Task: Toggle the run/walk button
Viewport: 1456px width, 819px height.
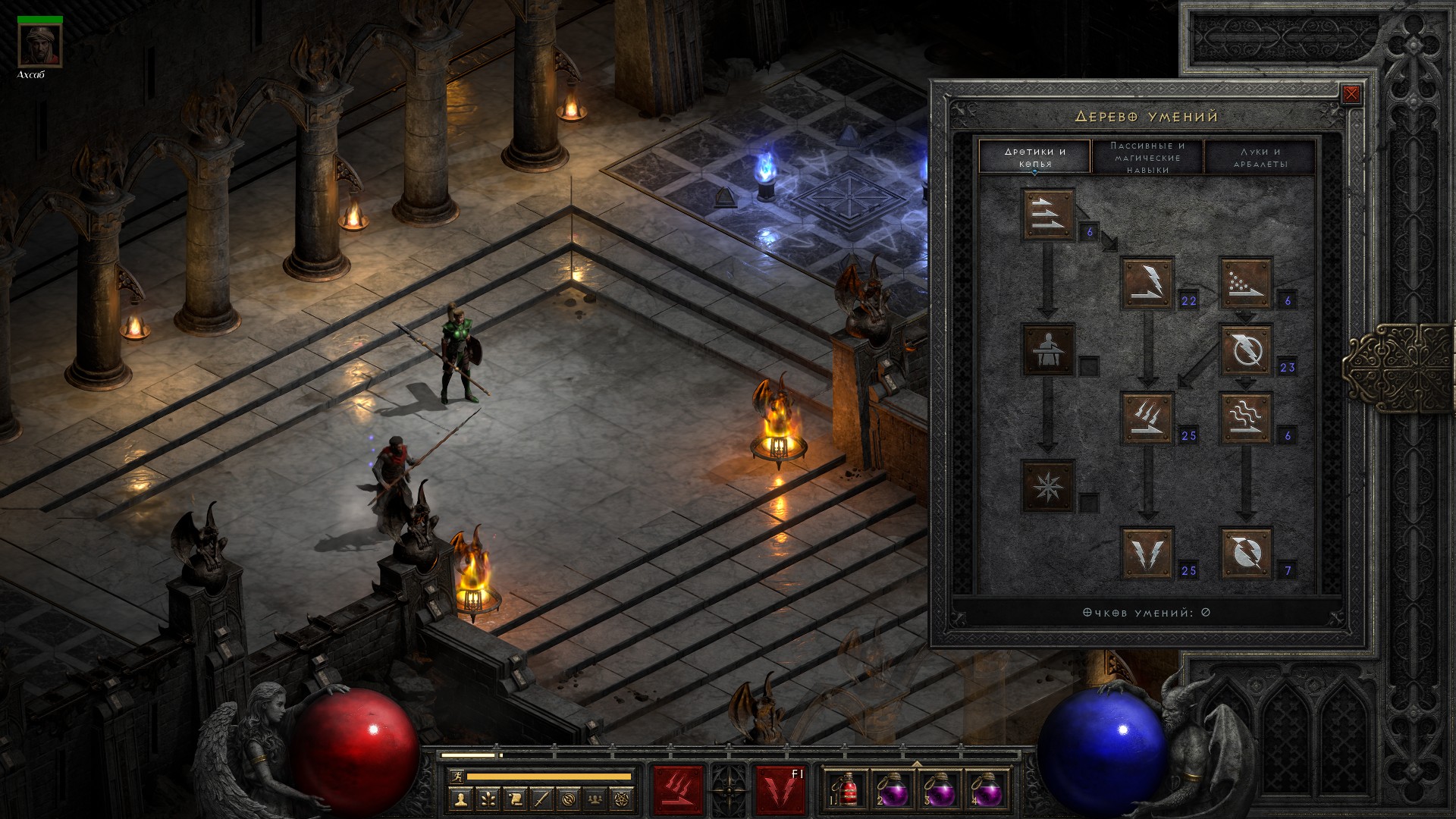Action: point(457,777)
